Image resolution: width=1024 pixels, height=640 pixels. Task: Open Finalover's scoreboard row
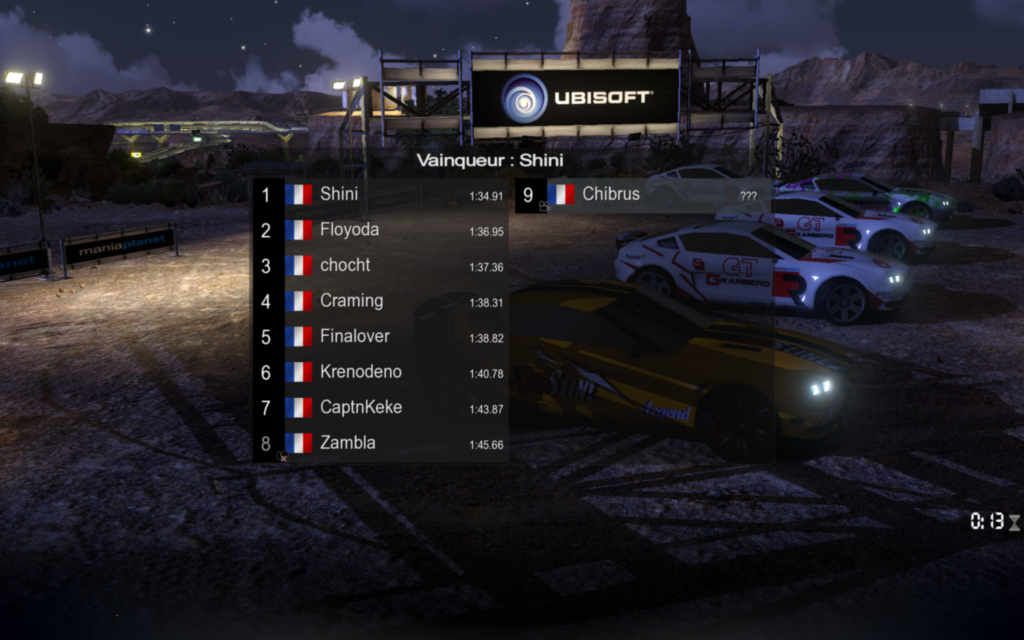click(380, 337)
